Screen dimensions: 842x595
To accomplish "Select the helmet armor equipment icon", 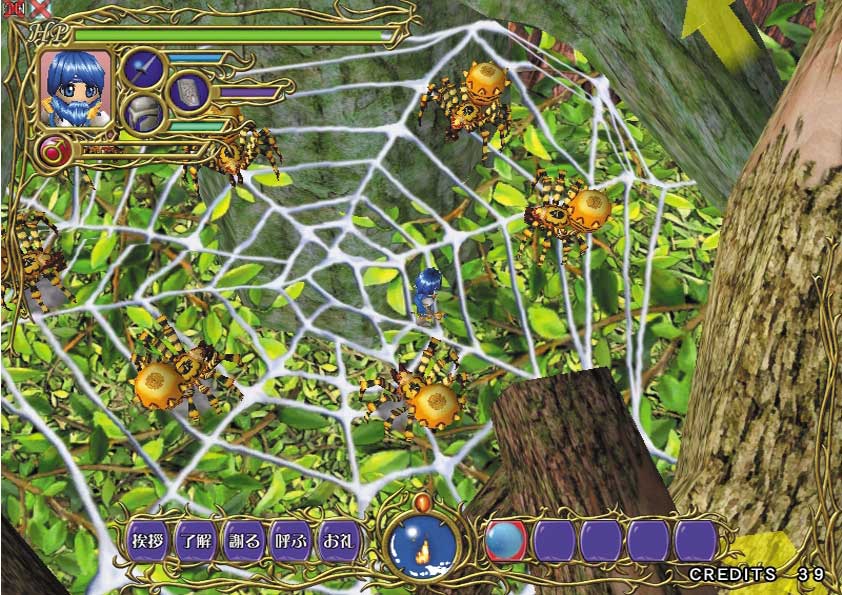I will [144, 113].
